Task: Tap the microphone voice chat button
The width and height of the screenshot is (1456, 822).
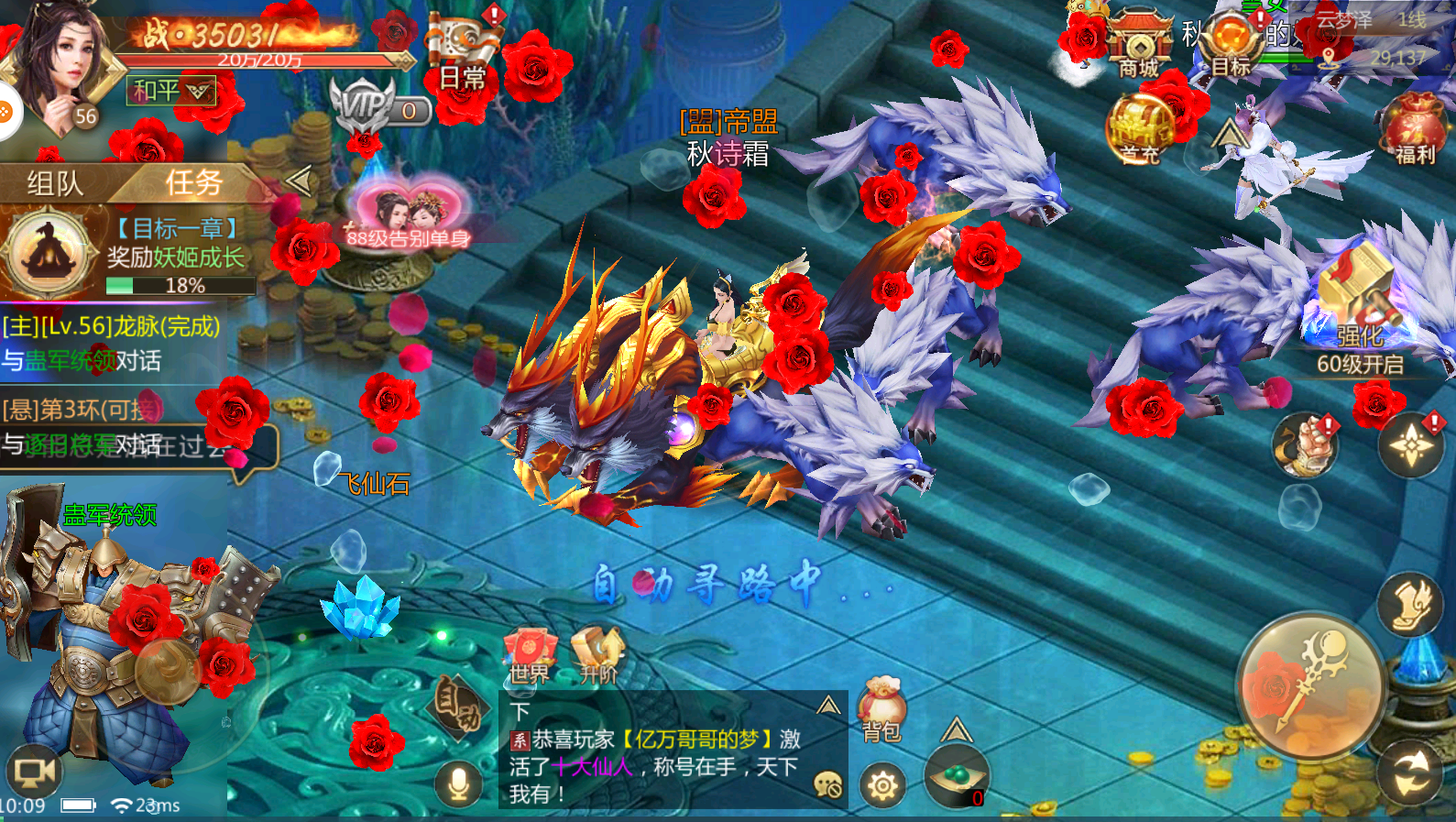Action: pyautogui.click(x=459, y=784)
